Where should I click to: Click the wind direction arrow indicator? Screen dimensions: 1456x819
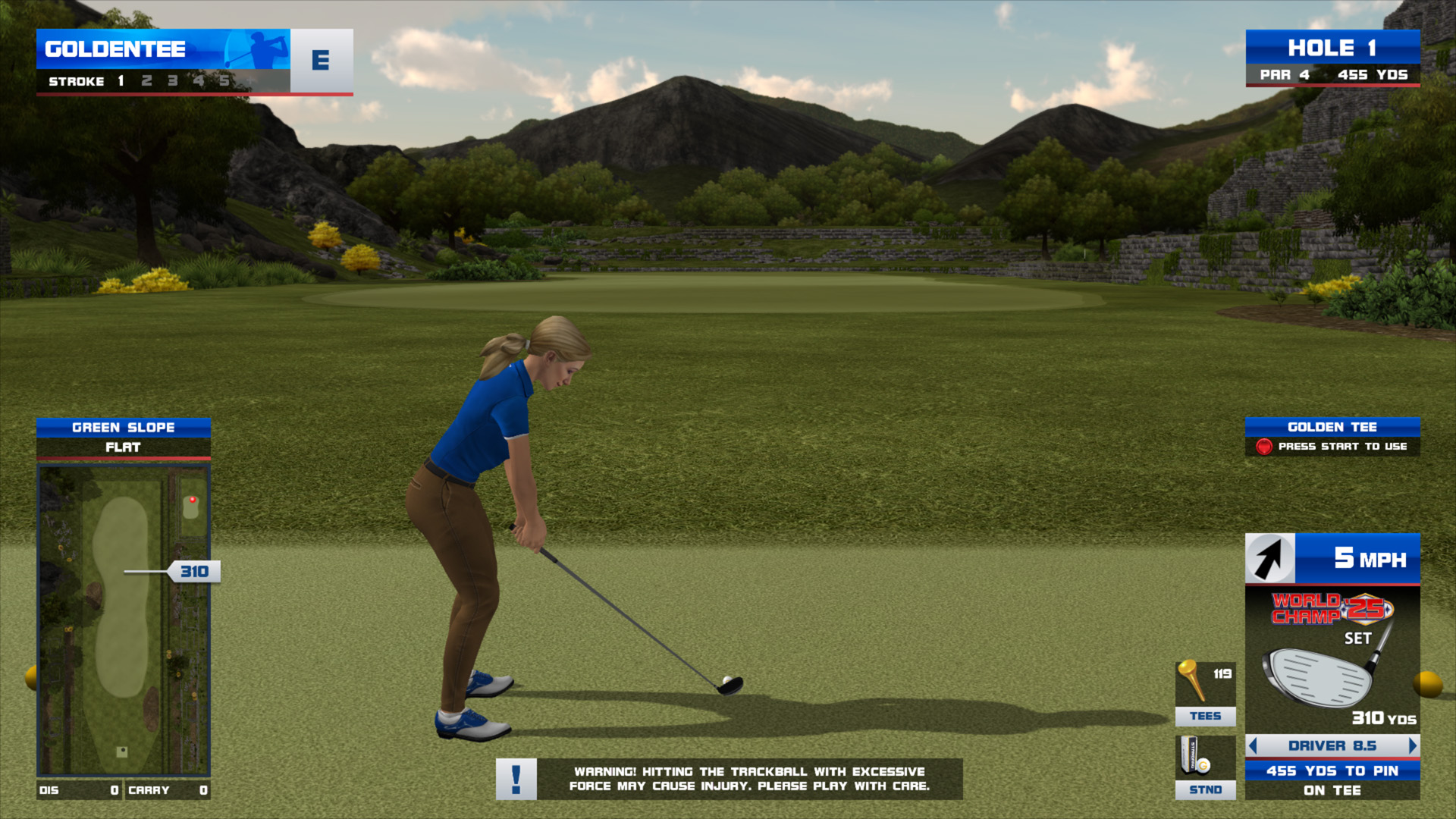pyautogui.click(x=1269, y=559)
